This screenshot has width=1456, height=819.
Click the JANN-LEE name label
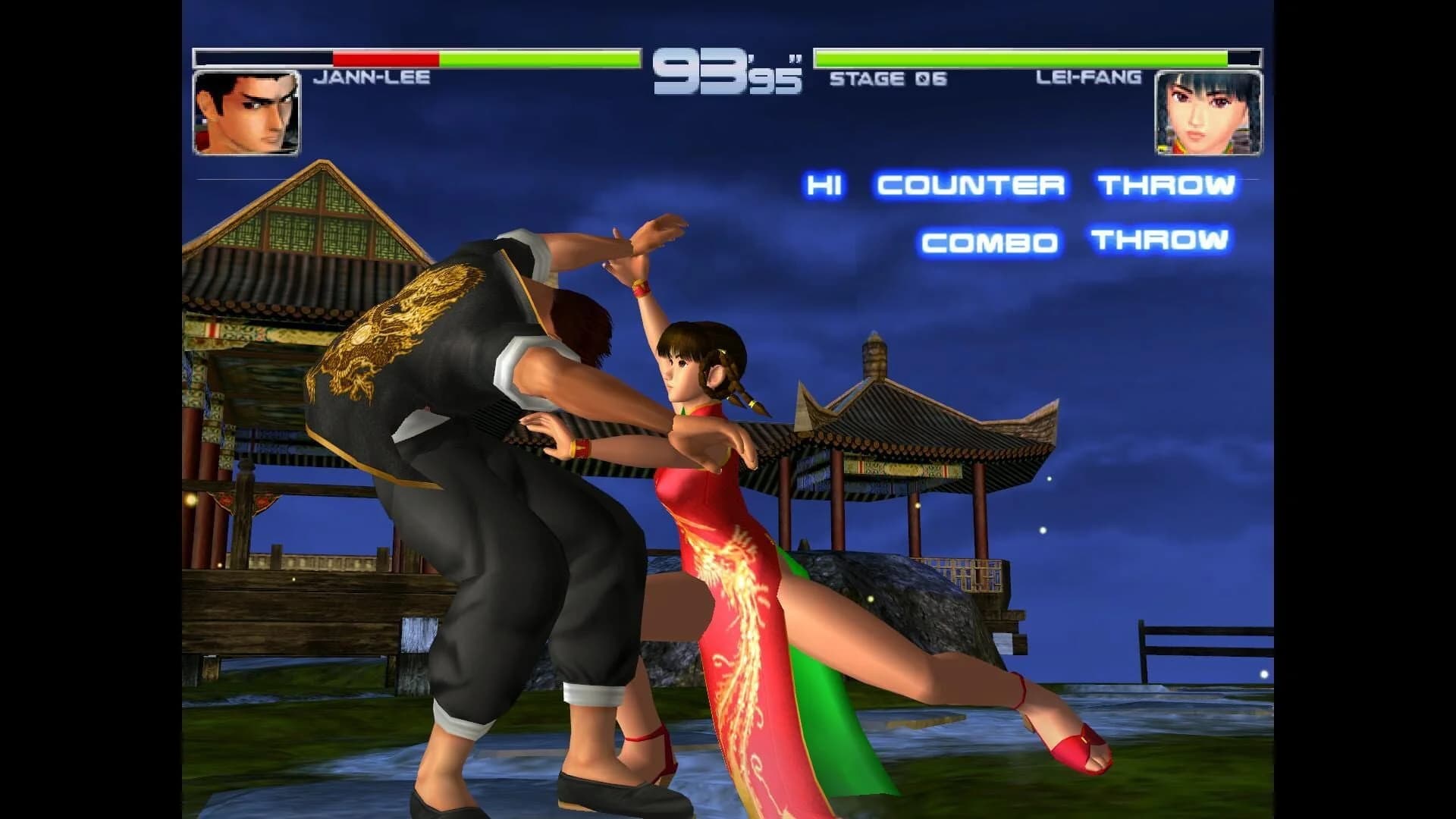(x=373, y=77)
